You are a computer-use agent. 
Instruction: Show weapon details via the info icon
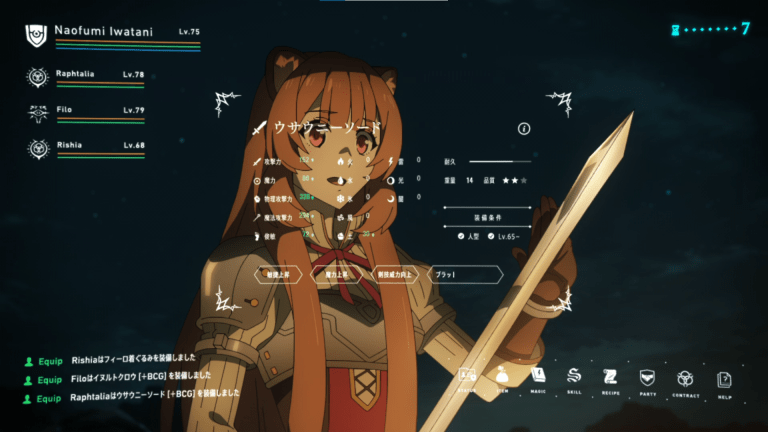(524, 129)
